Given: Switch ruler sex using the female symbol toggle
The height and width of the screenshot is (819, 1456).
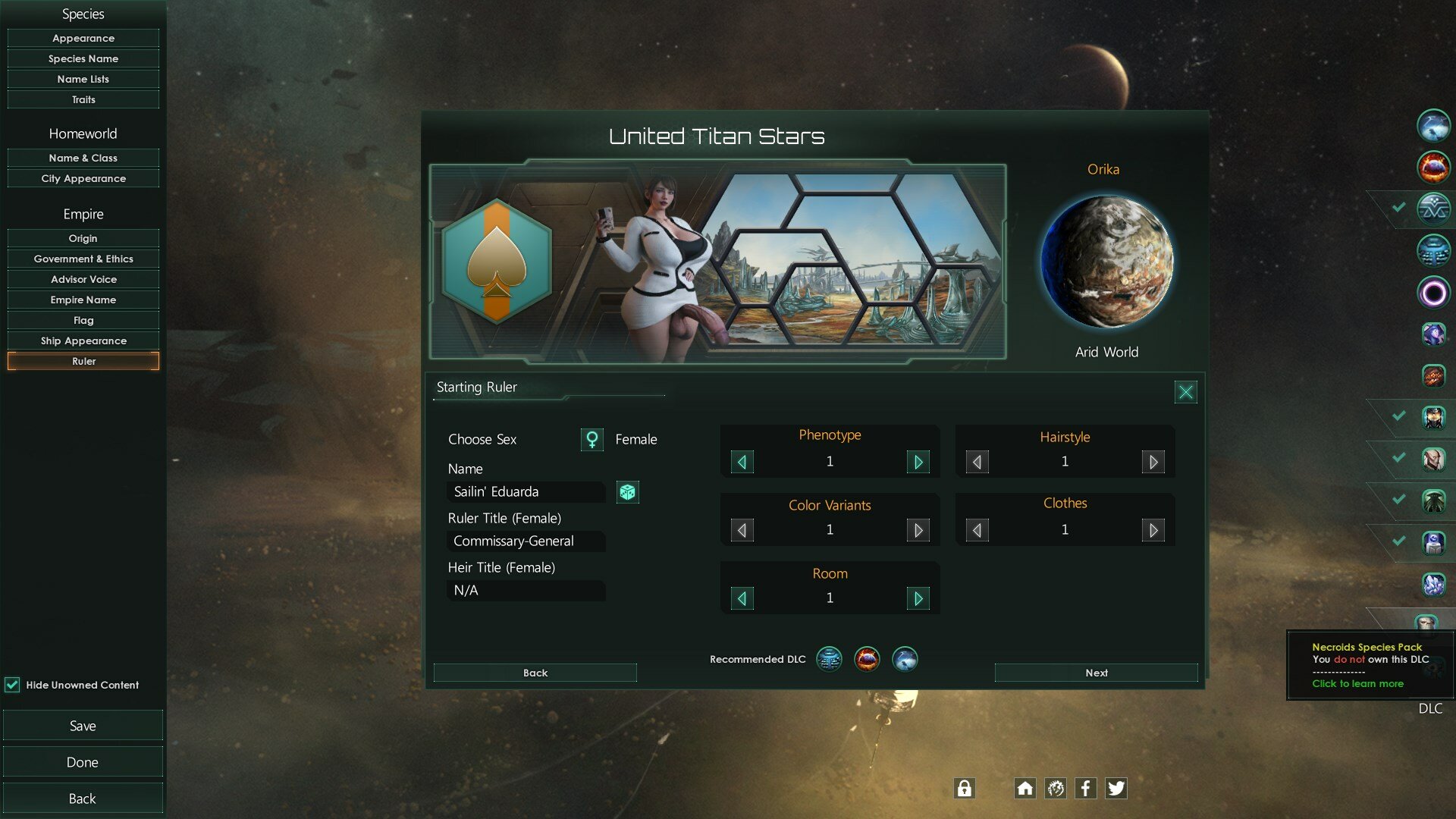Looking at the screenshot, I should click(591, 439).
